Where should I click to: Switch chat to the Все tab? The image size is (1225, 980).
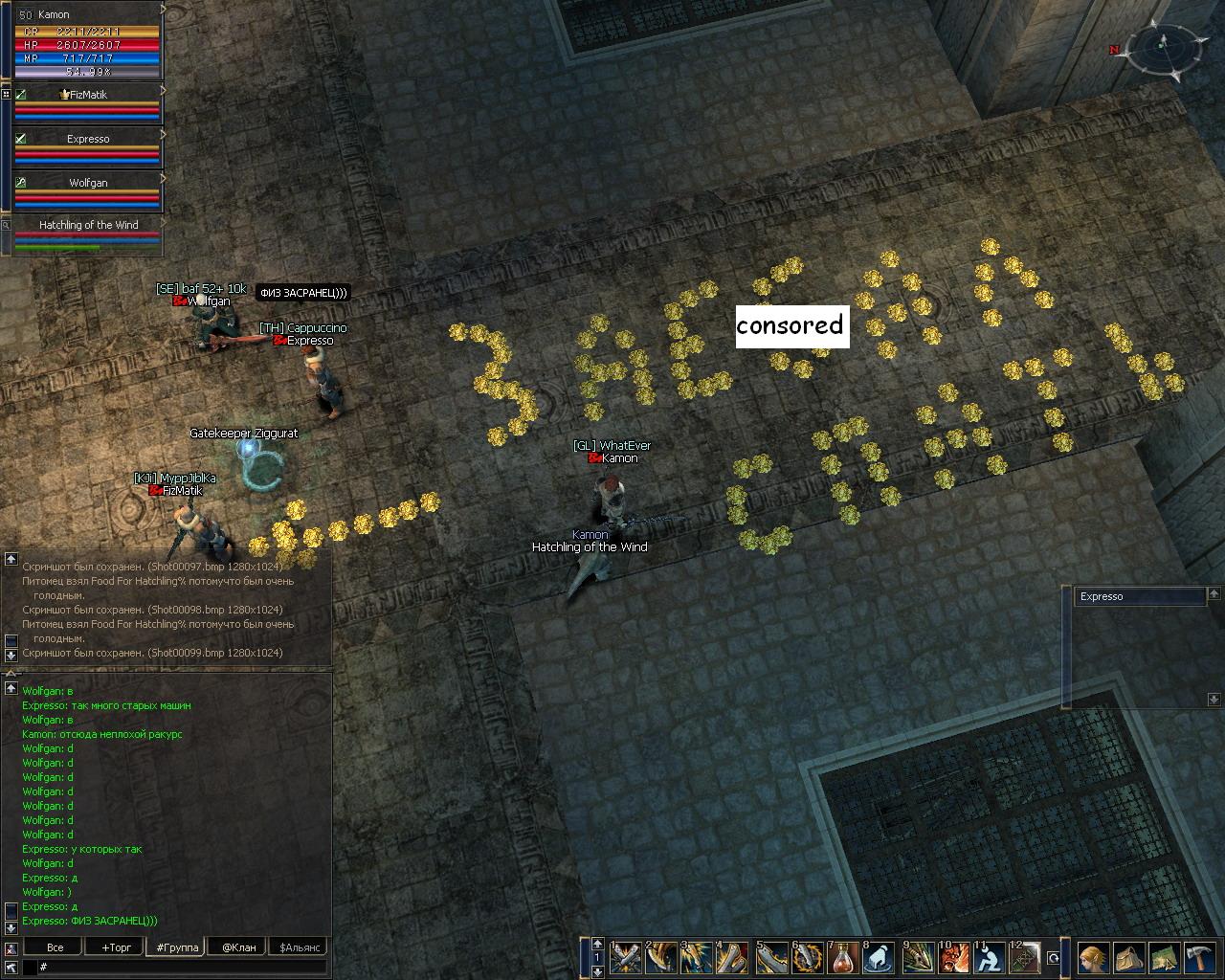tap(56, 947)
